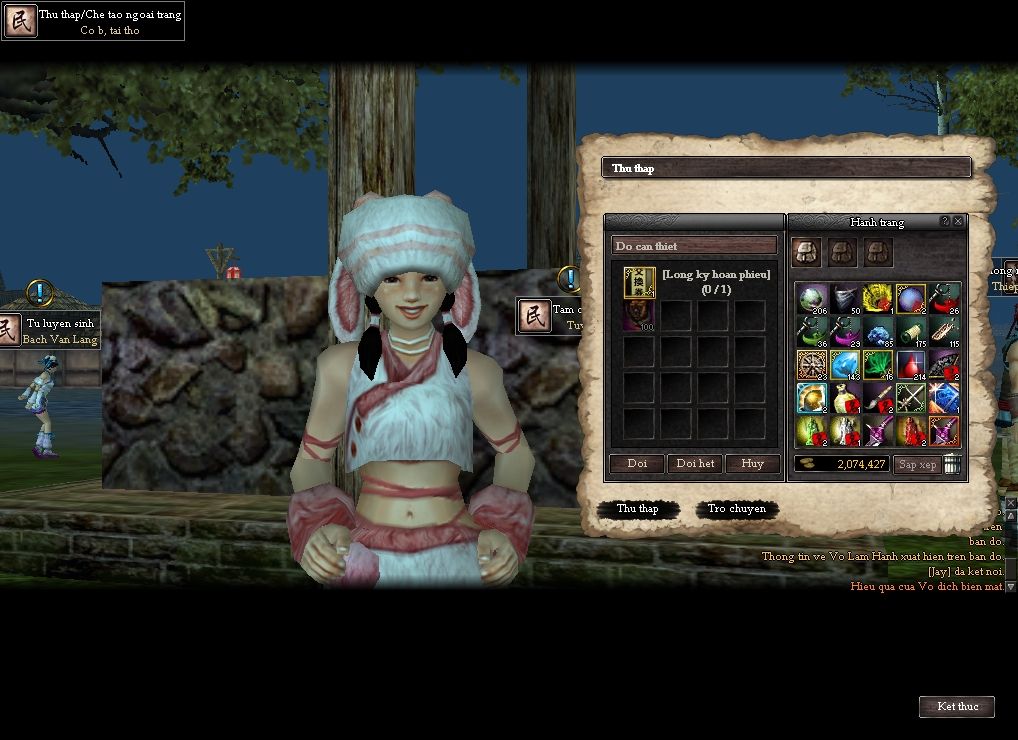Sort inventory with Sap xep

[917, 464]
